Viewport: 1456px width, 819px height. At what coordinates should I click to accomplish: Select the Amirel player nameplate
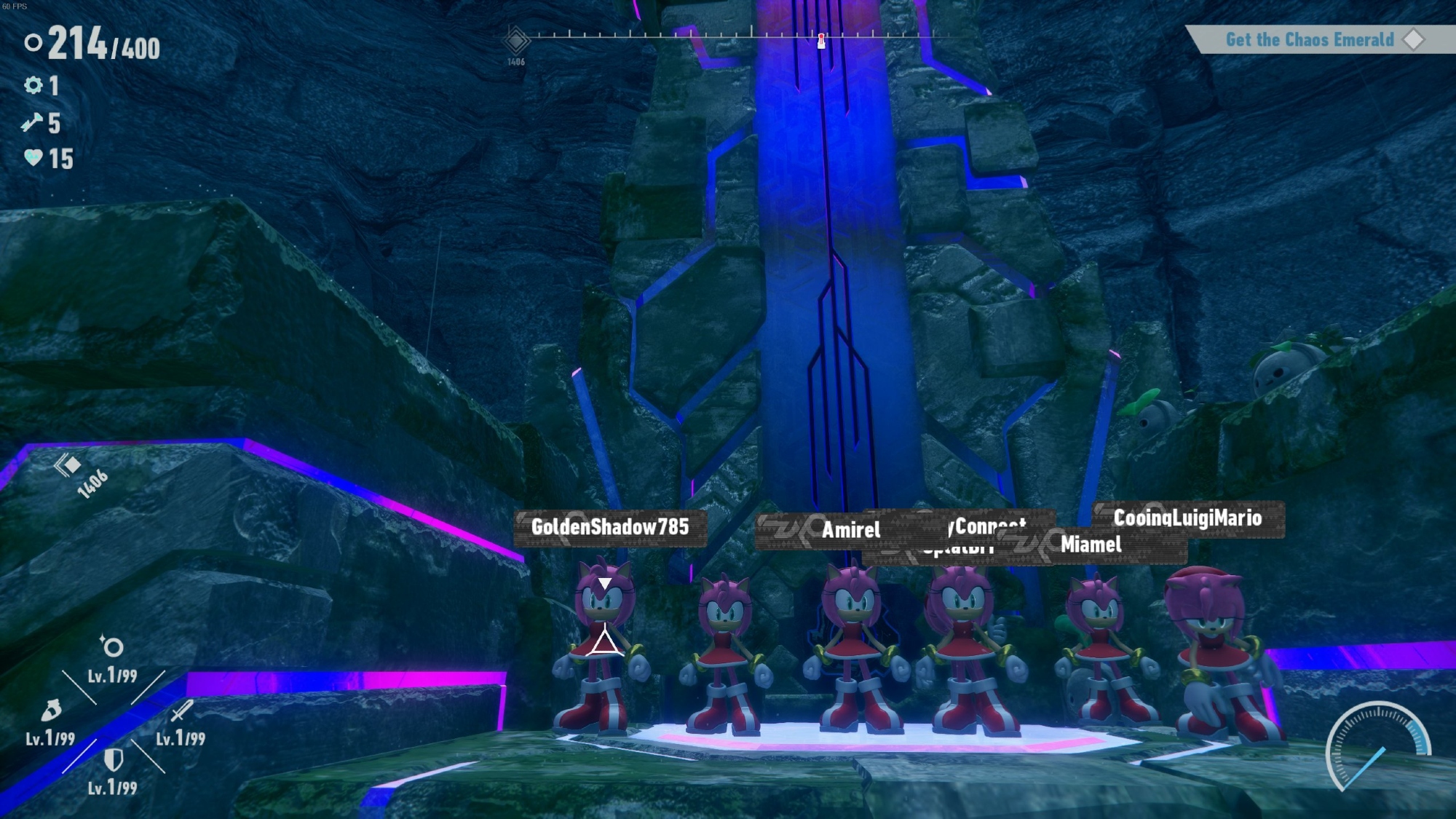pos(850,530)
